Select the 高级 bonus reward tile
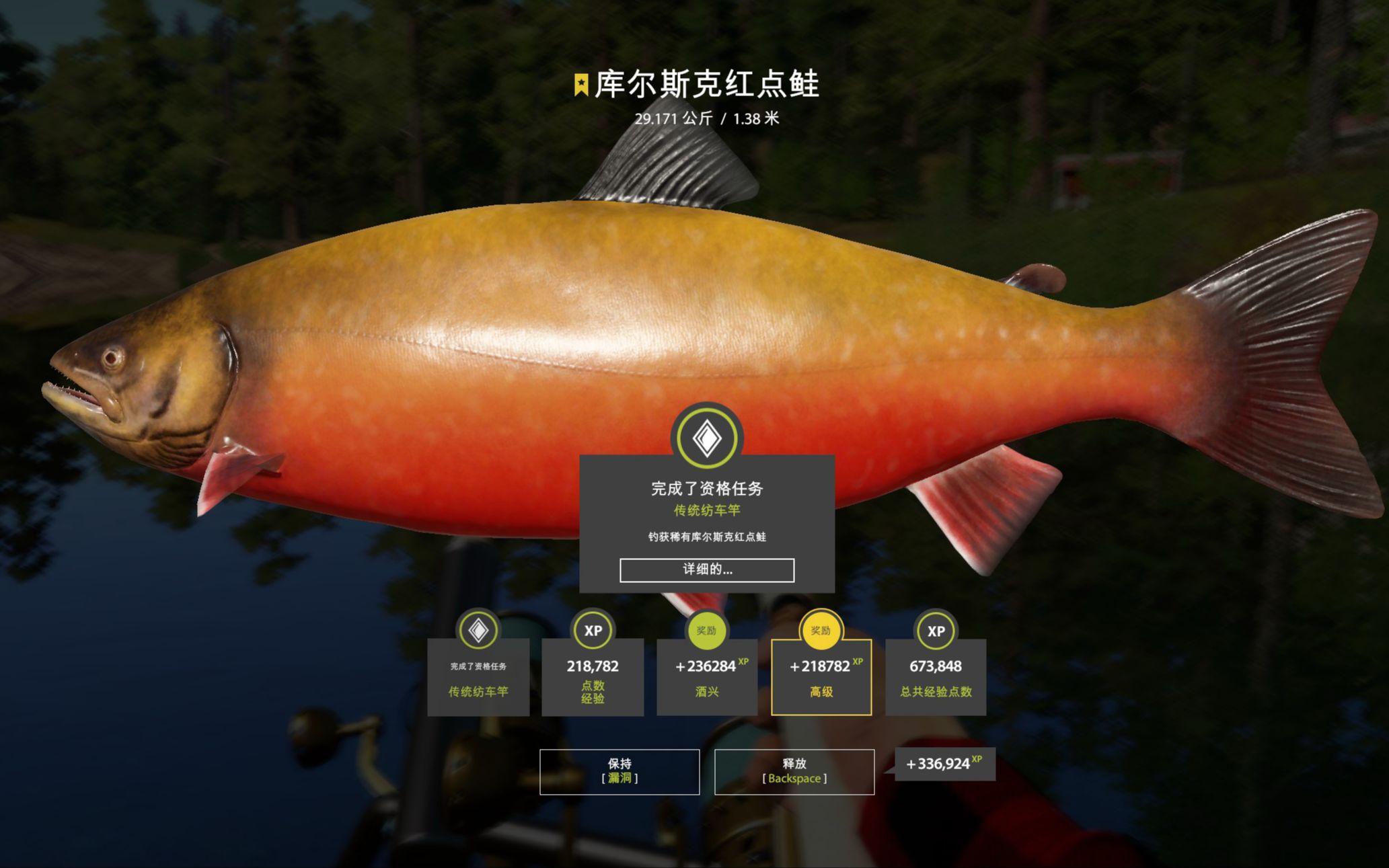The width and height of the screenshot is (1389, 868). coord(821,676)
